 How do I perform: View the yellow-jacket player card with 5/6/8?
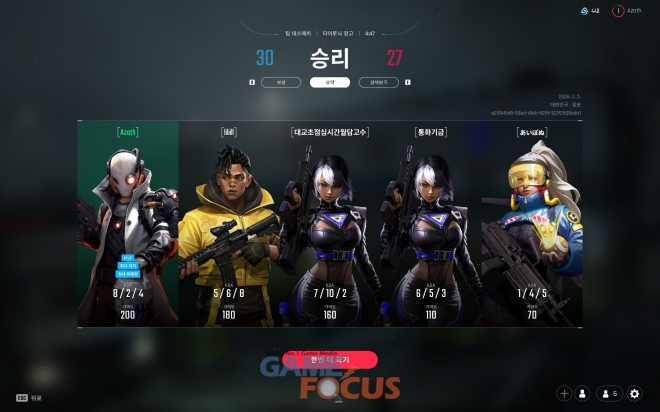pyautogui.click(x=230, y=224)
